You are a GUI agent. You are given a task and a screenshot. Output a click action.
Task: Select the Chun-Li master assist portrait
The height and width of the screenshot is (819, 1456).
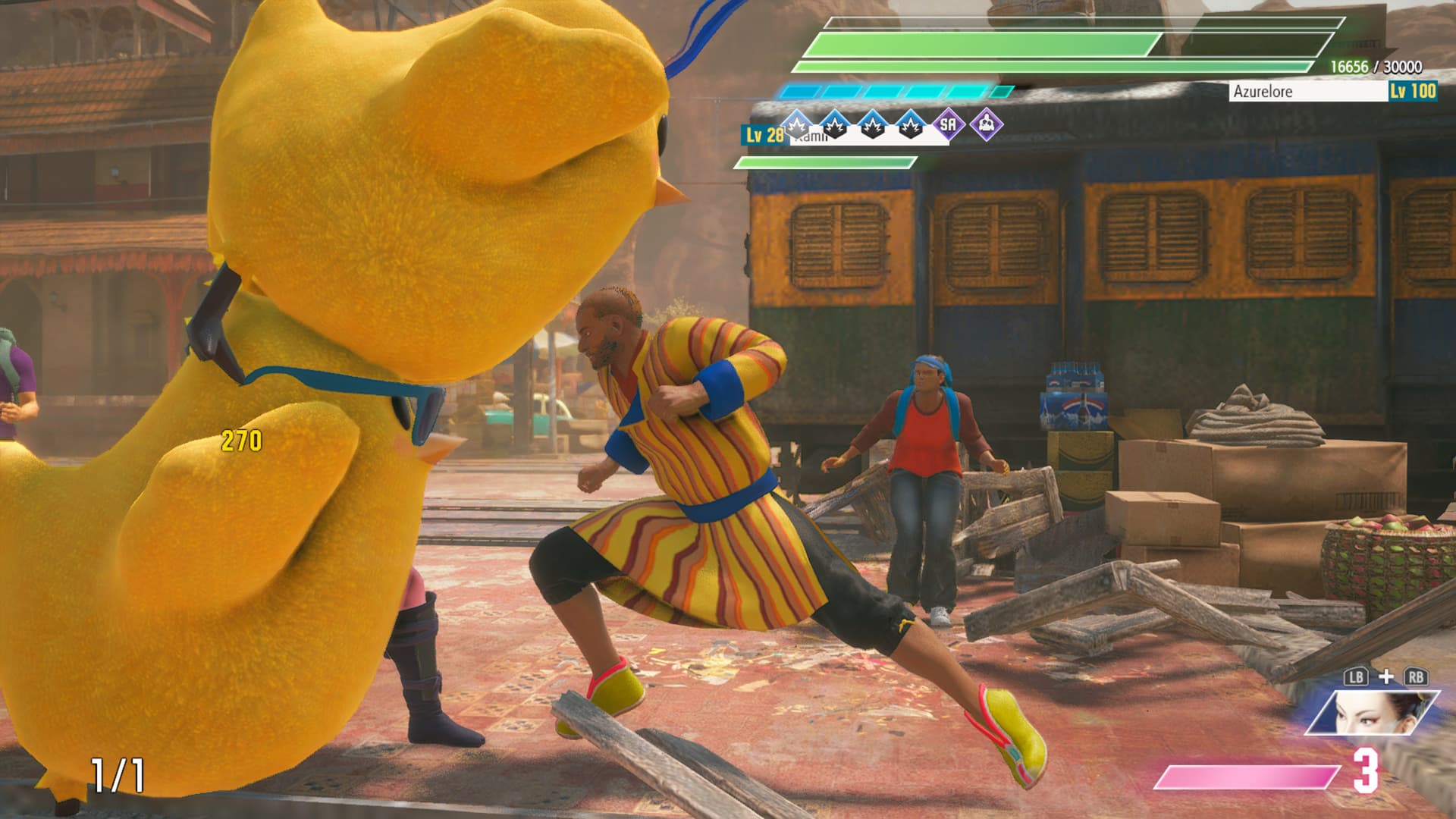pos(1370,712)
